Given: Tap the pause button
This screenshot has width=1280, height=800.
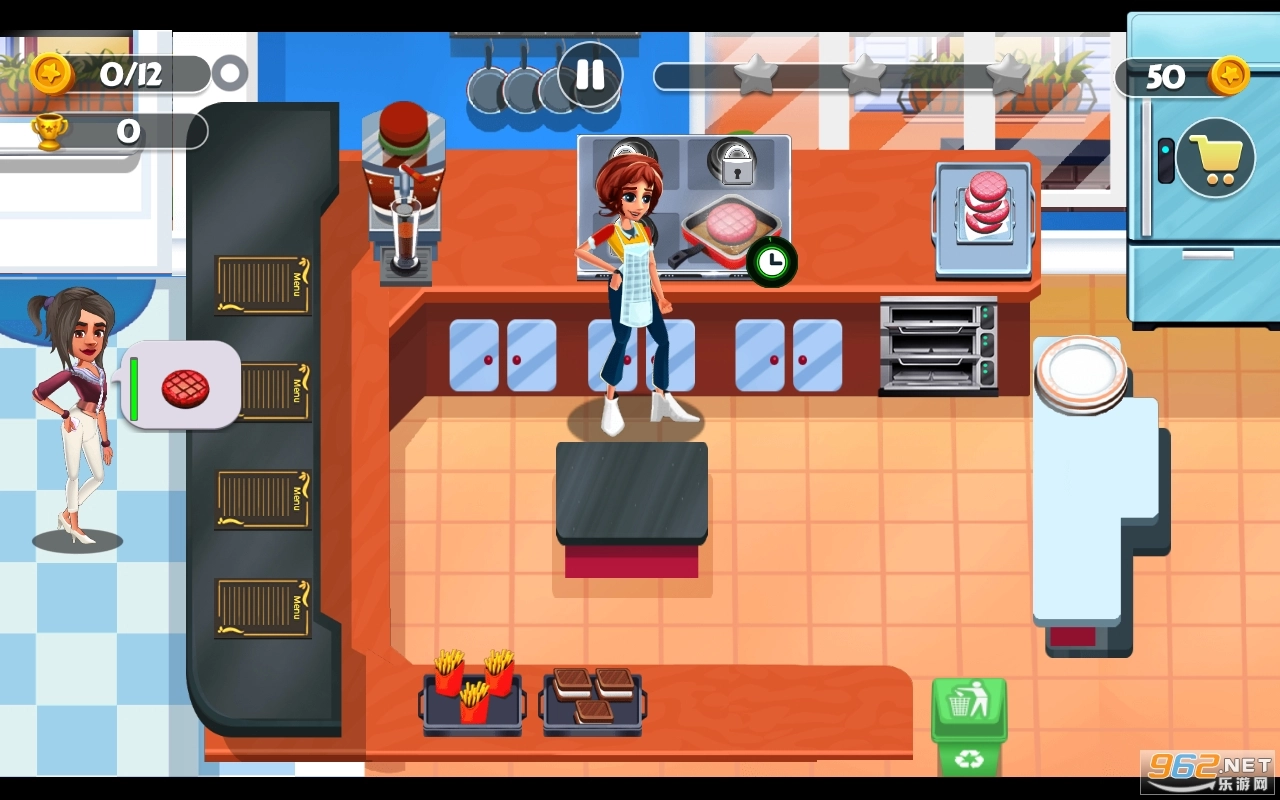Looking at the screenshot, I should coord(590,74).
